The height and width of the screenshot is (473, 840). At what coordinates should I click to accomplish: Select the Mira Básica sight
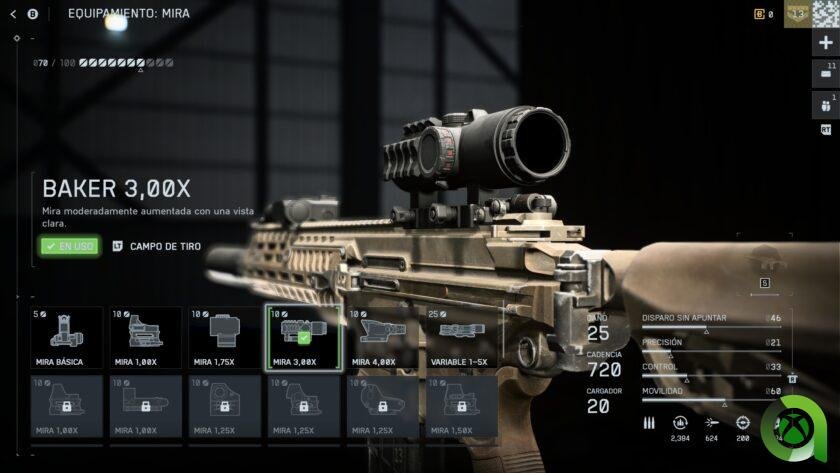(66, 338)
